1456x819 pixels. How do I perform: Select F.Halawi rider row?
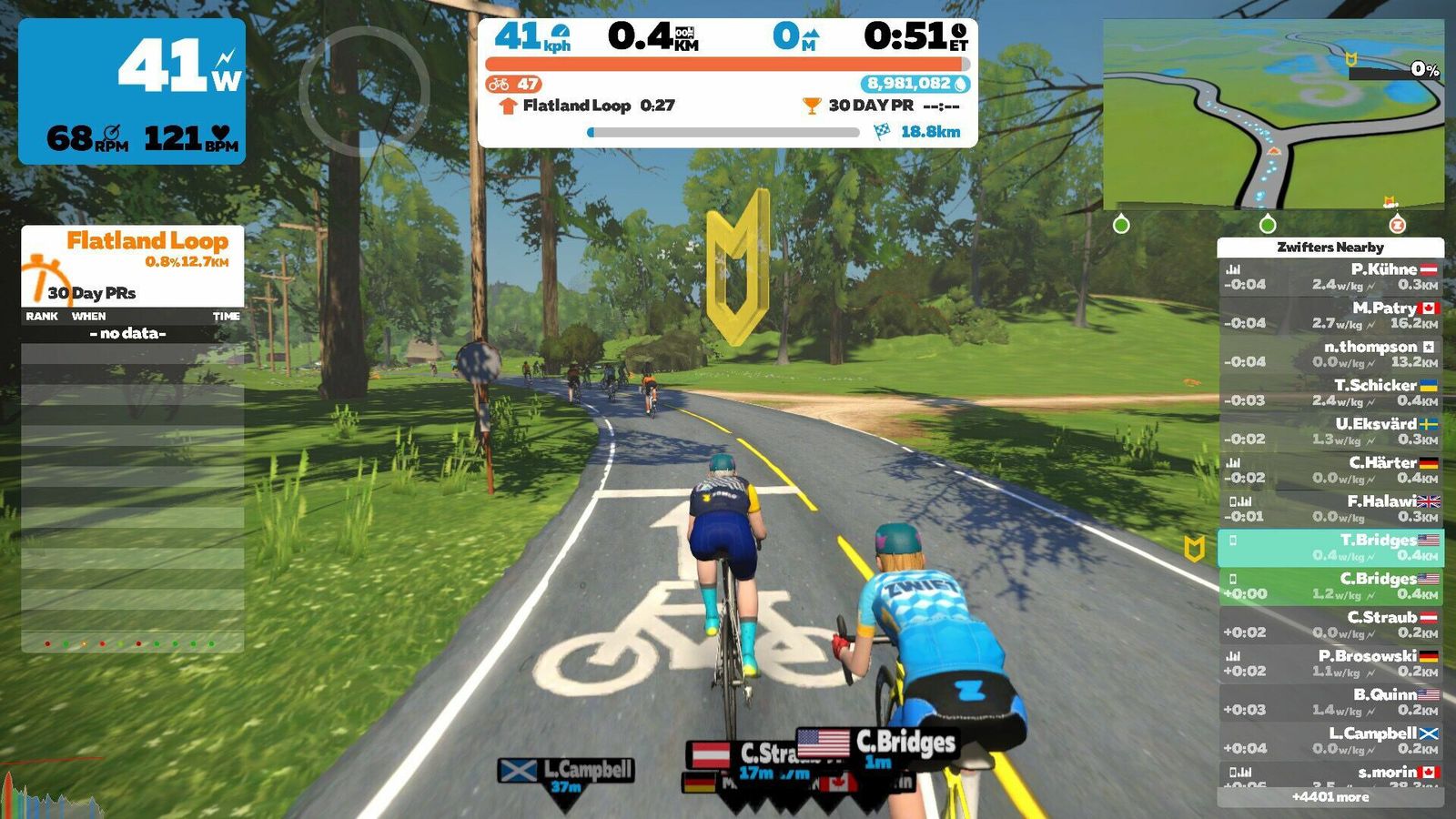(1330, 509)
